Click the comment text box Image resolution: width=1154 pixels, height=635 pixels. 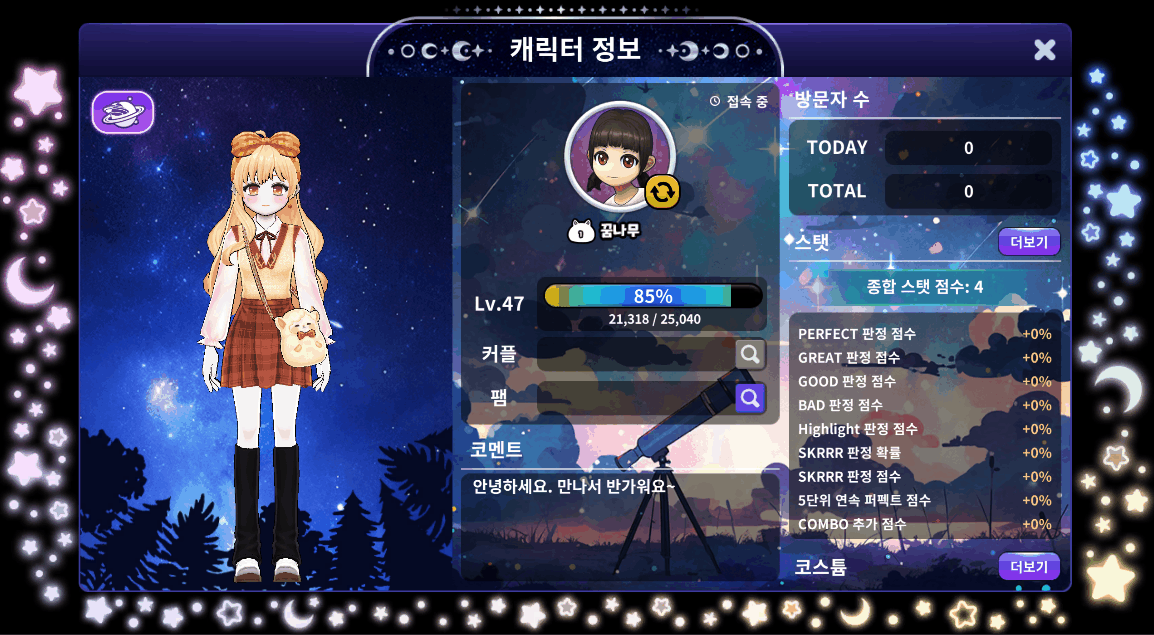[619, 525]
